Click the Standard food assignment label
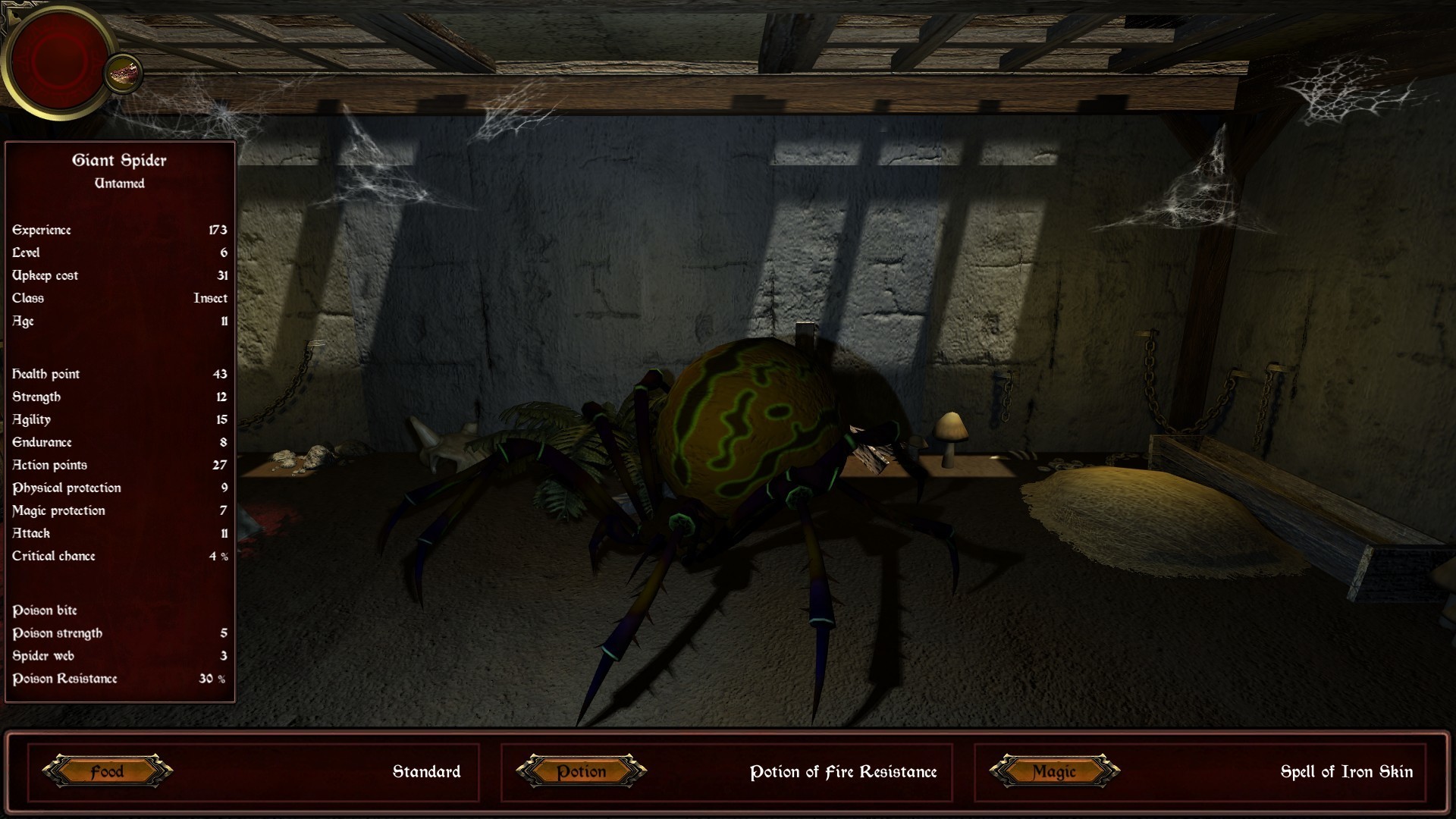This screenshot has height=819, width=1456. pos(426,772)
